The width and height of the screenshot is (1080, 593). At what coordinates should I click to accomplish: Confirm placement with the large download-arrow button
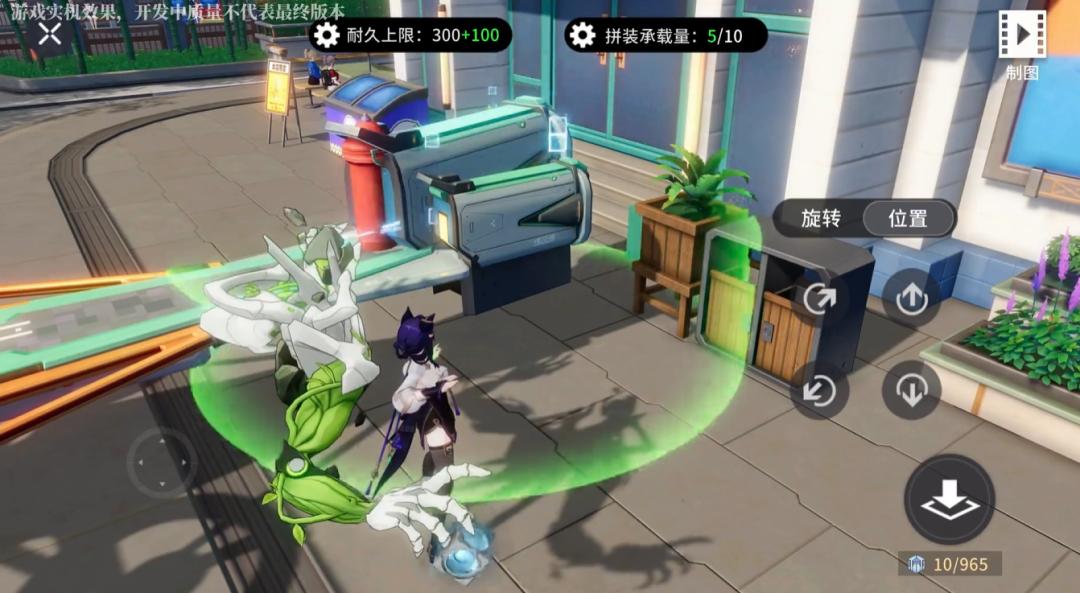coord(949,499)
